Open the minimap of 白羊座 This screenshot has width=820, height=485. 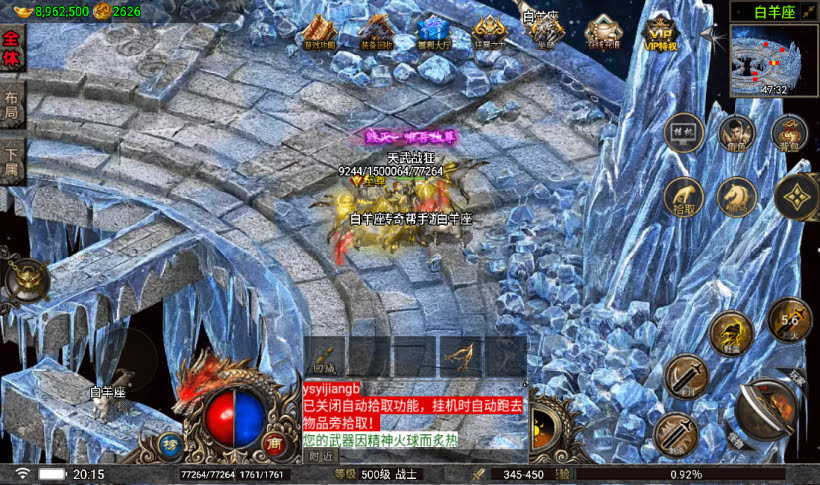pyautogui.click(x=773, y=60)
